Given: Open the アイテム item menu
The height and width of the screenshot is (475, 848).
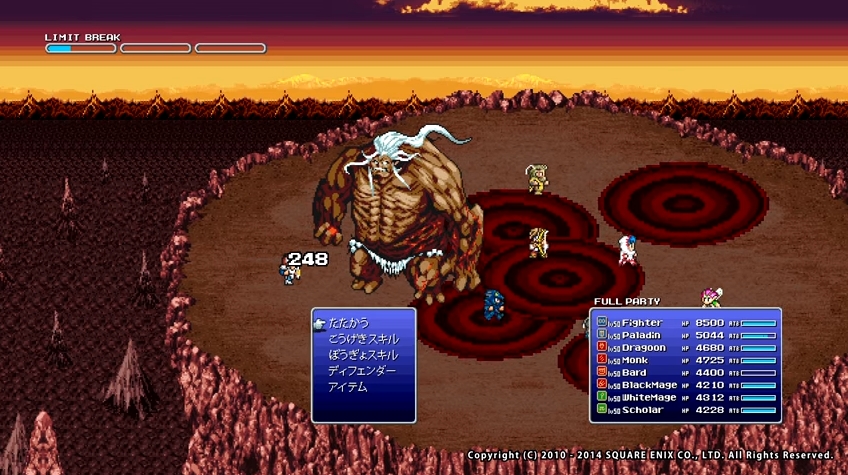Looking at the screenshot, I should (x=348, y=387).
